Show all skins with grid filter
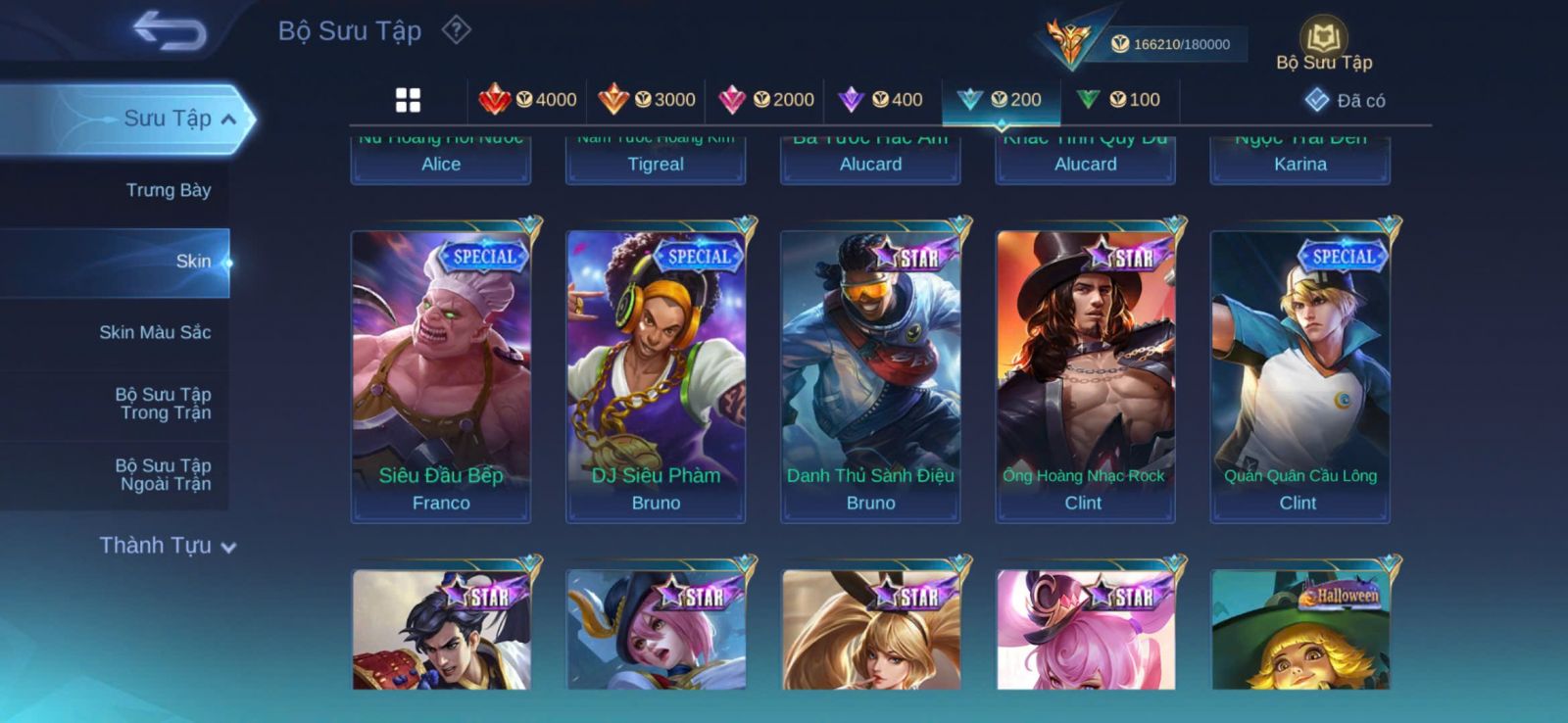Screen dimensions: 1568x723 coord(408,100)
